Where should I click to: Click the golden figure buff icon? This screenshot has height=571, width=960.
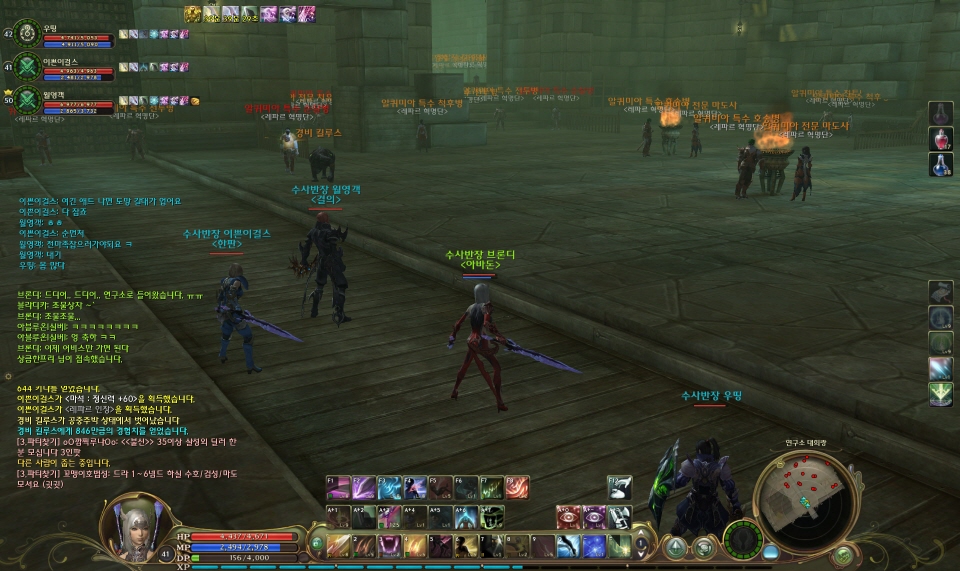pyautogui.click(x=193, y=14)
